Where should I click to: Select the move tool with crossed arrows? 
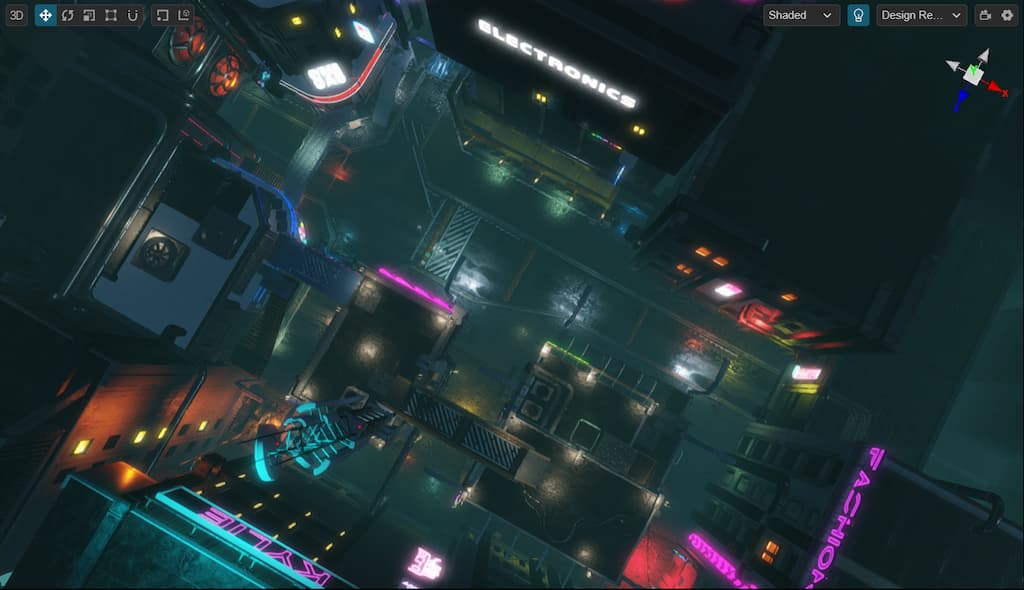coord(45,15)
